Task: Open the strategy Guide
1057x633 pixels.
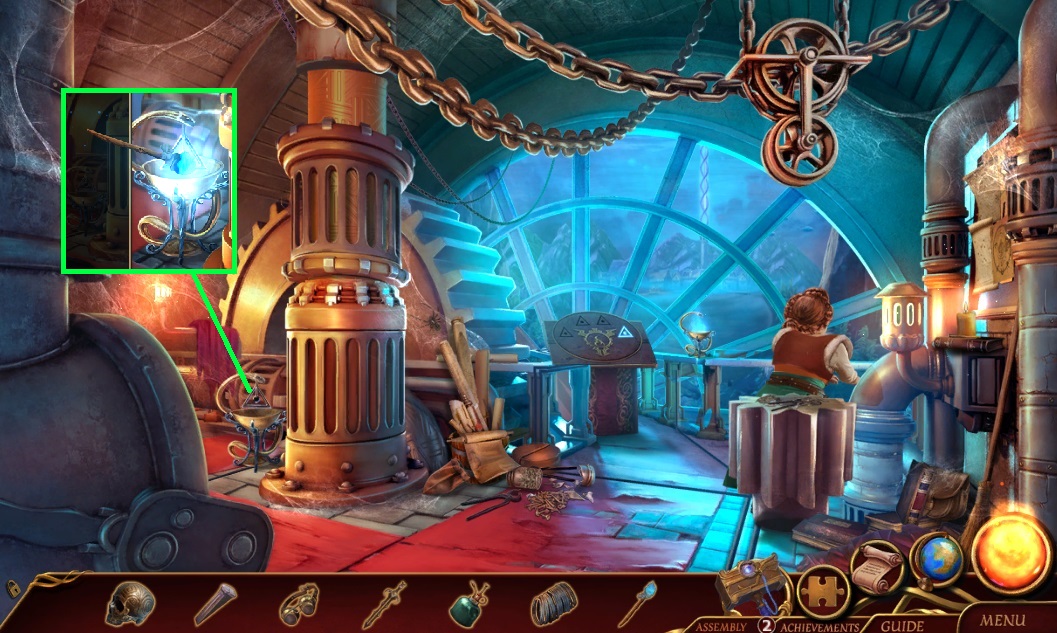Action: [901, 626]
